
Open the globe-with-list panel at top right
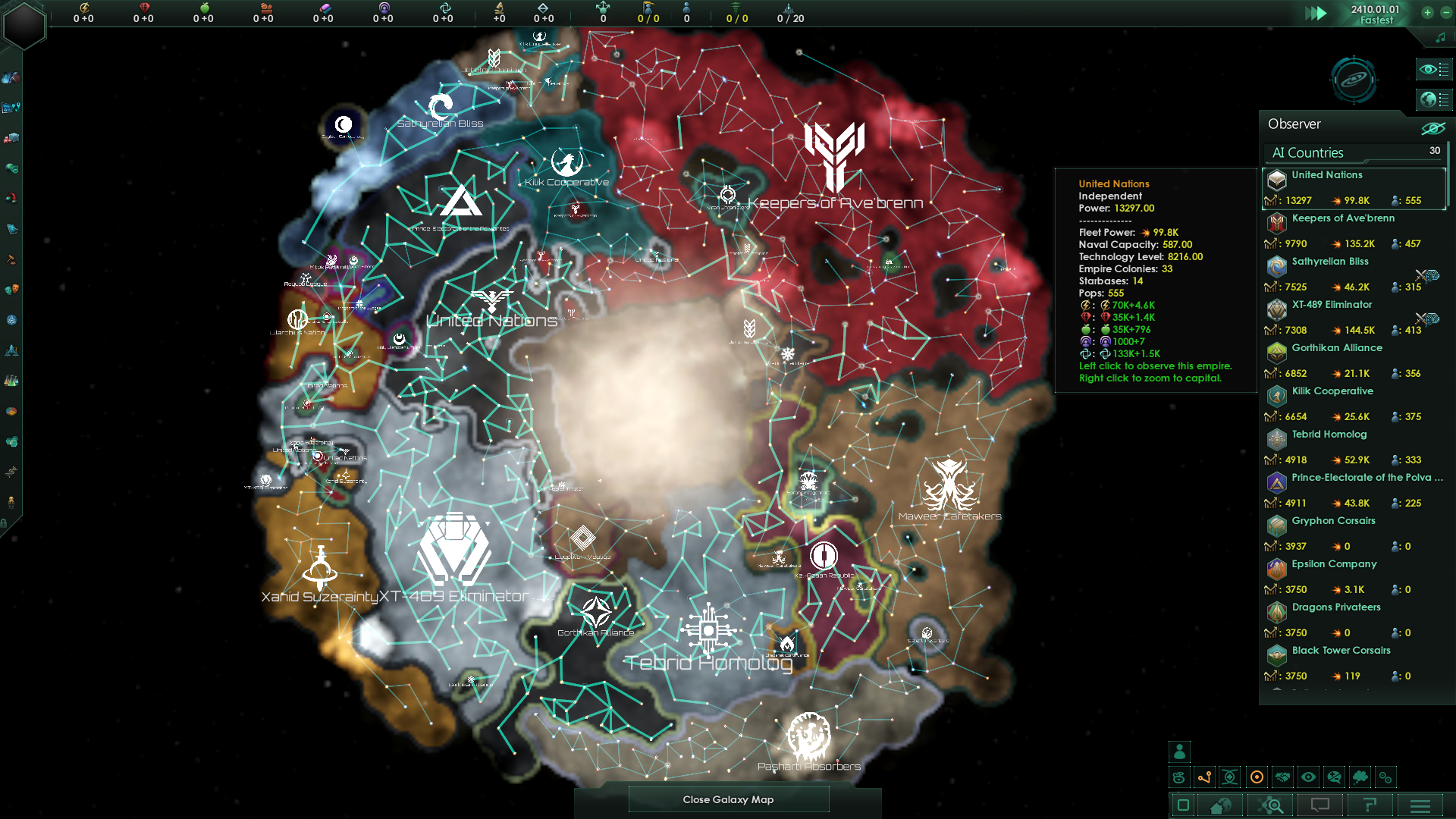pyautogui.click(x=1433, y=99)
